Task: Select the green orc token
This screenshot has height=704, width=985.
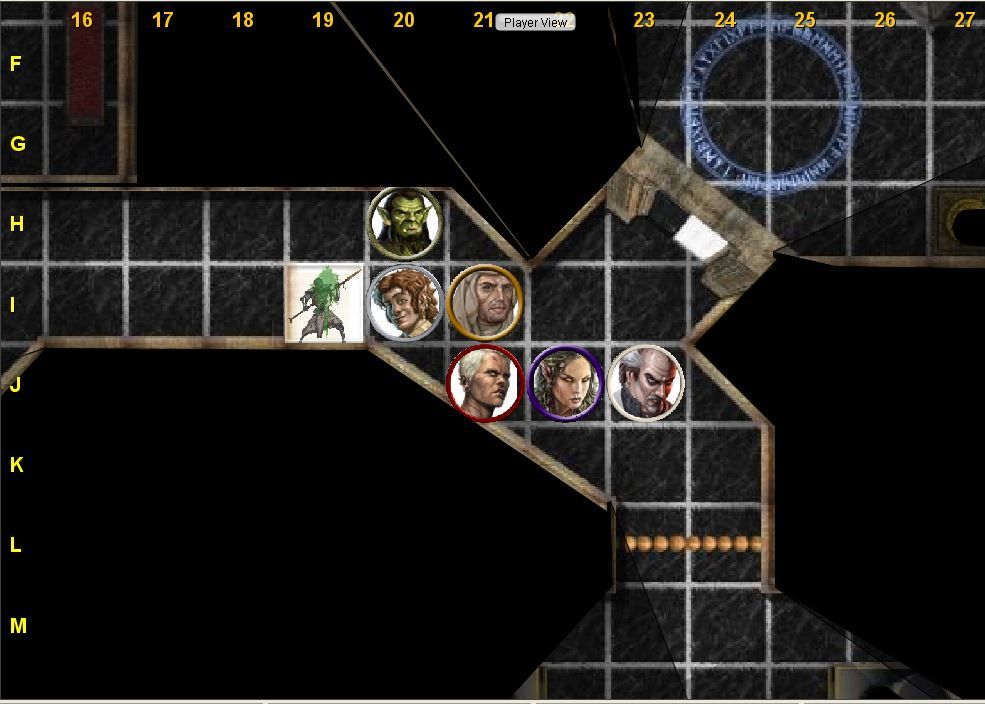Action: tap(404, 222)
